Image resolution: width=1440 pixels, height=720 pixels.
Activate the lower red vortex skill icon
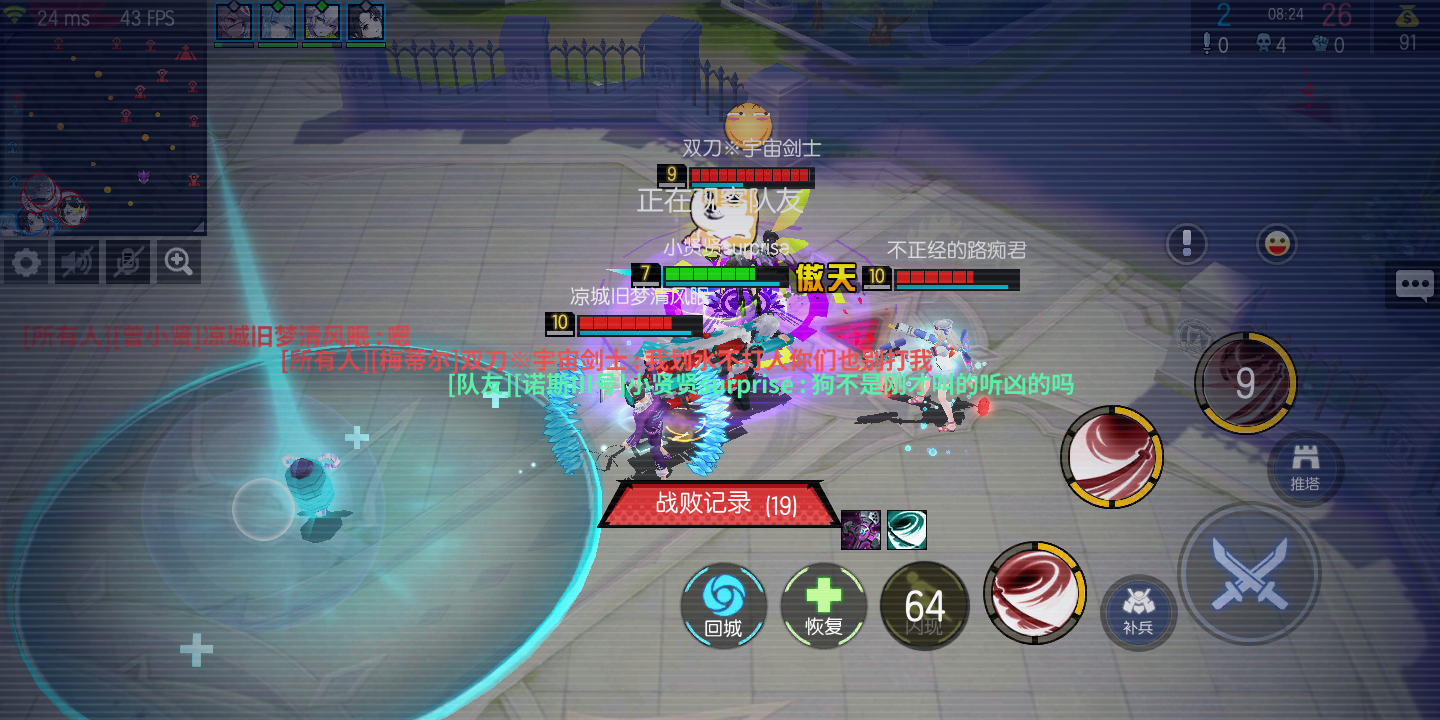tap(1035, 592)
